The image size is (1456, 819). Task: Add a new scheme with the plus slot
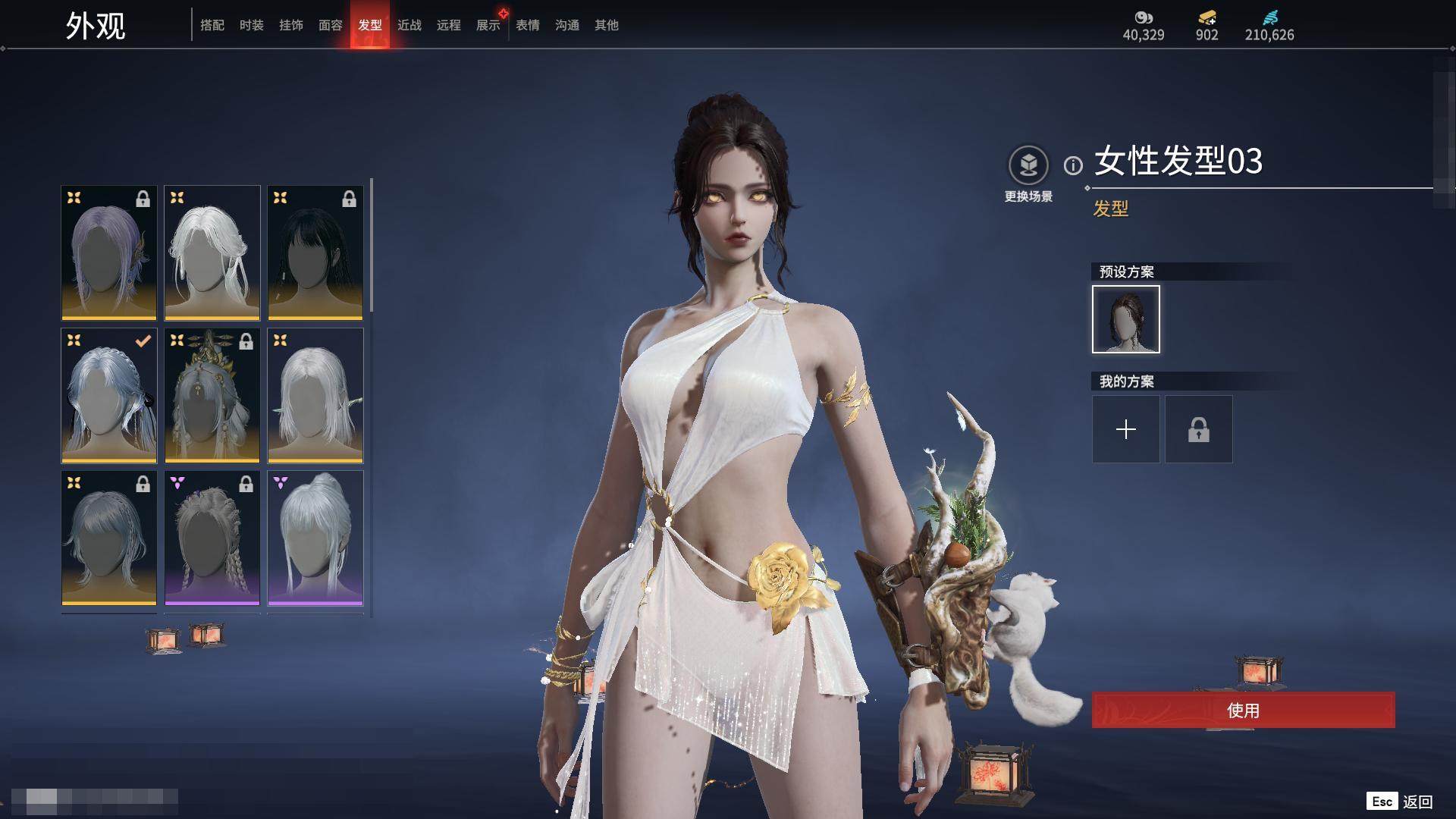pyautogui.click(x=1125, y=429)
